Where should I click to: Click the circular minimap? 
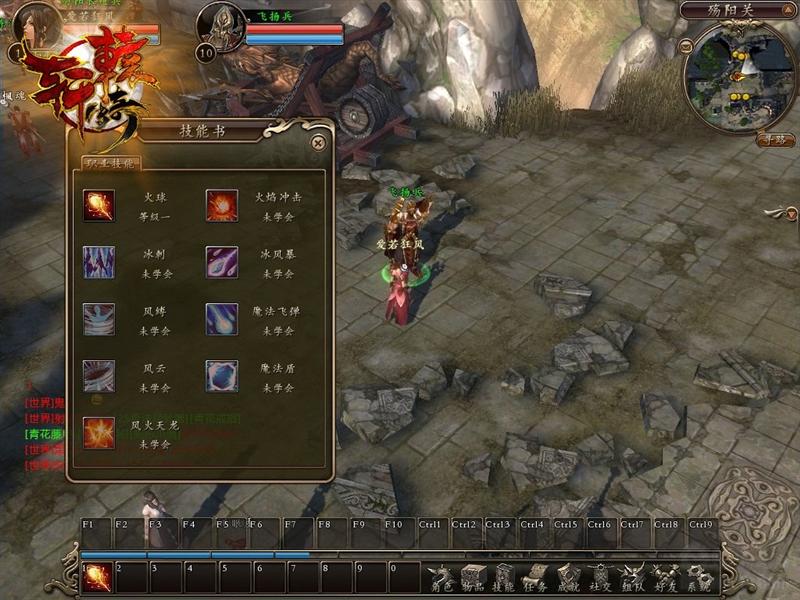pos(738,75)
